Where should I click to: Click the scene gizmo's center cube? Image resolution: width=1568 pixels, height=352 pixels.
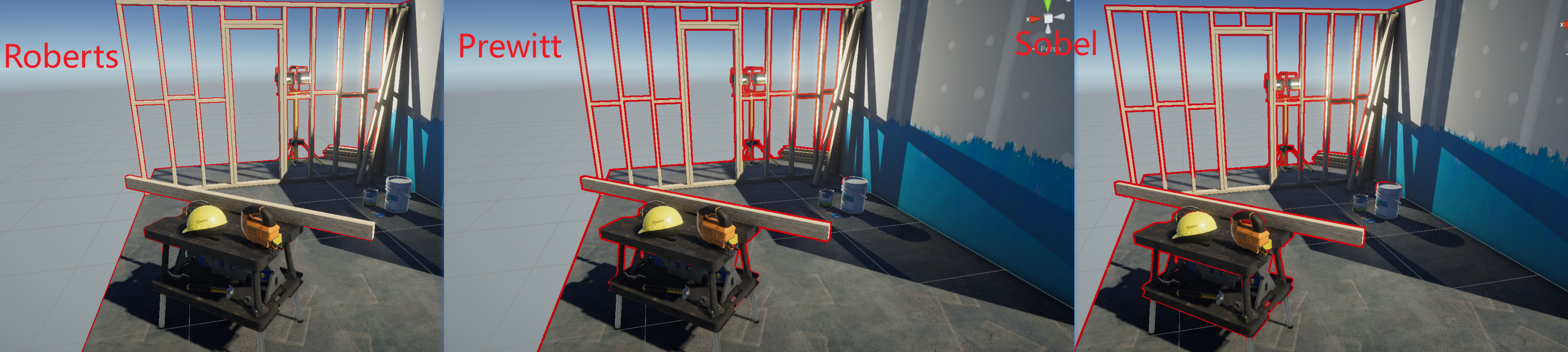(x=1048, y=19)
